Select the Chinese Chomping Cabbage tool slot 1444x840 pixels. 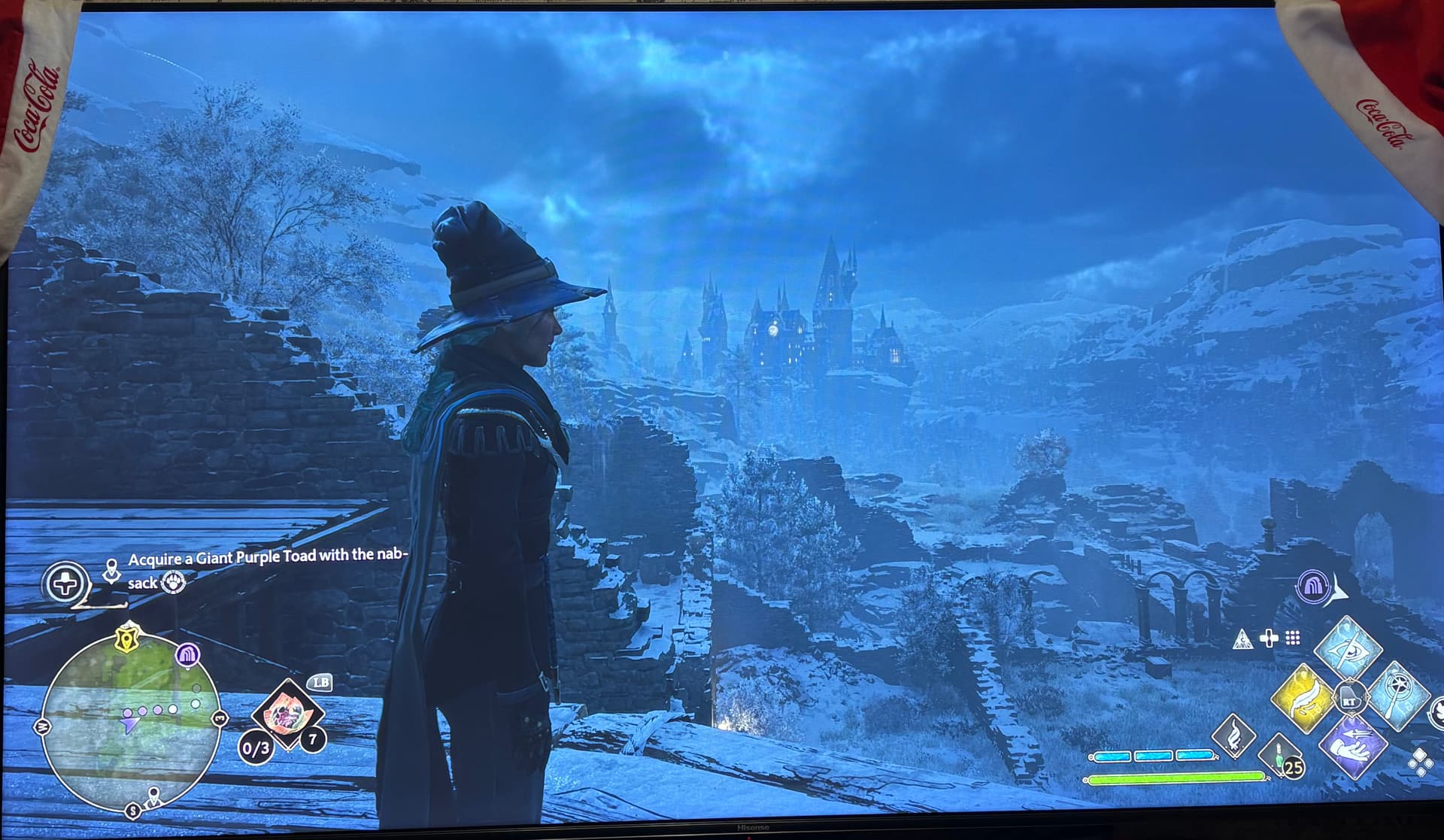287,712
